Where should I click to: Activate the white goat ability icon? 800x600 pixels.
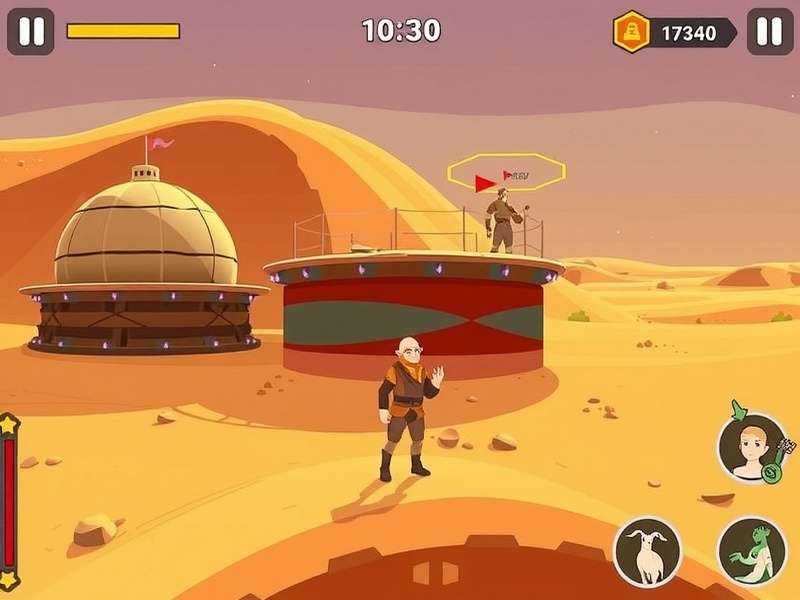[x=647, y=551]
